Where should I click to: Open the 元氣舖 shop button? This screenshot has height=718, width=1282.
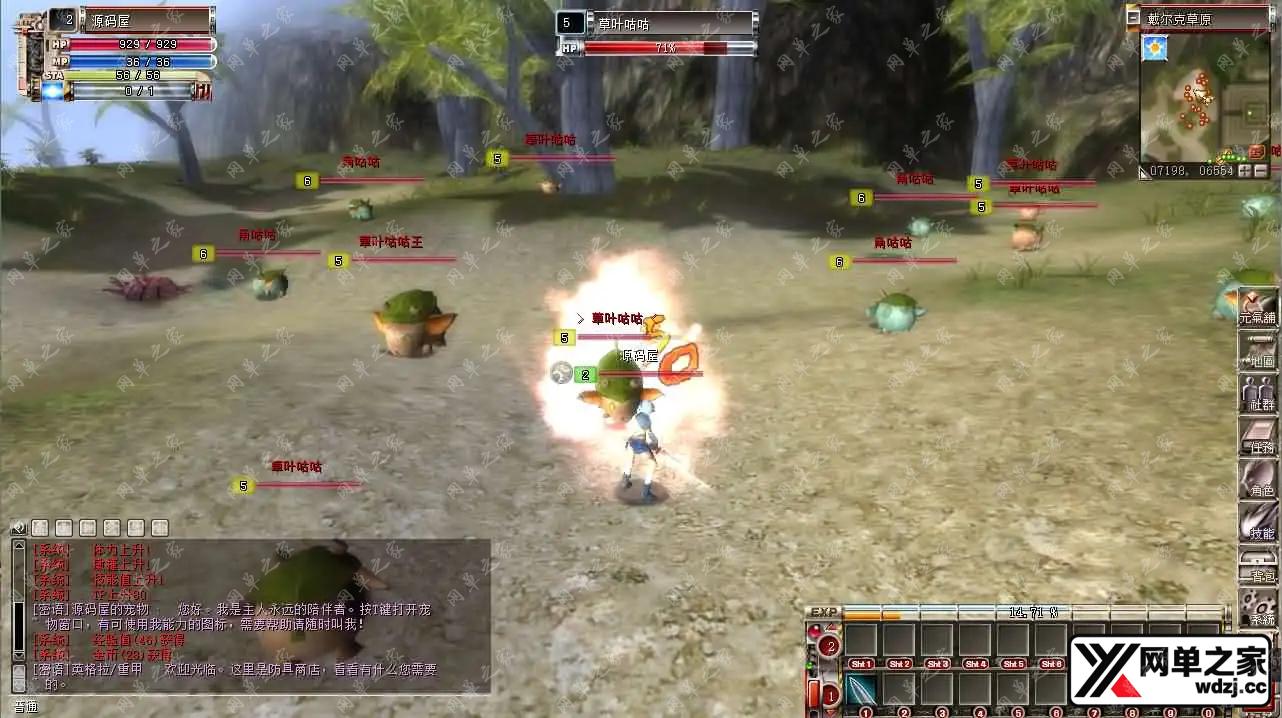(x=1257, y=306)
